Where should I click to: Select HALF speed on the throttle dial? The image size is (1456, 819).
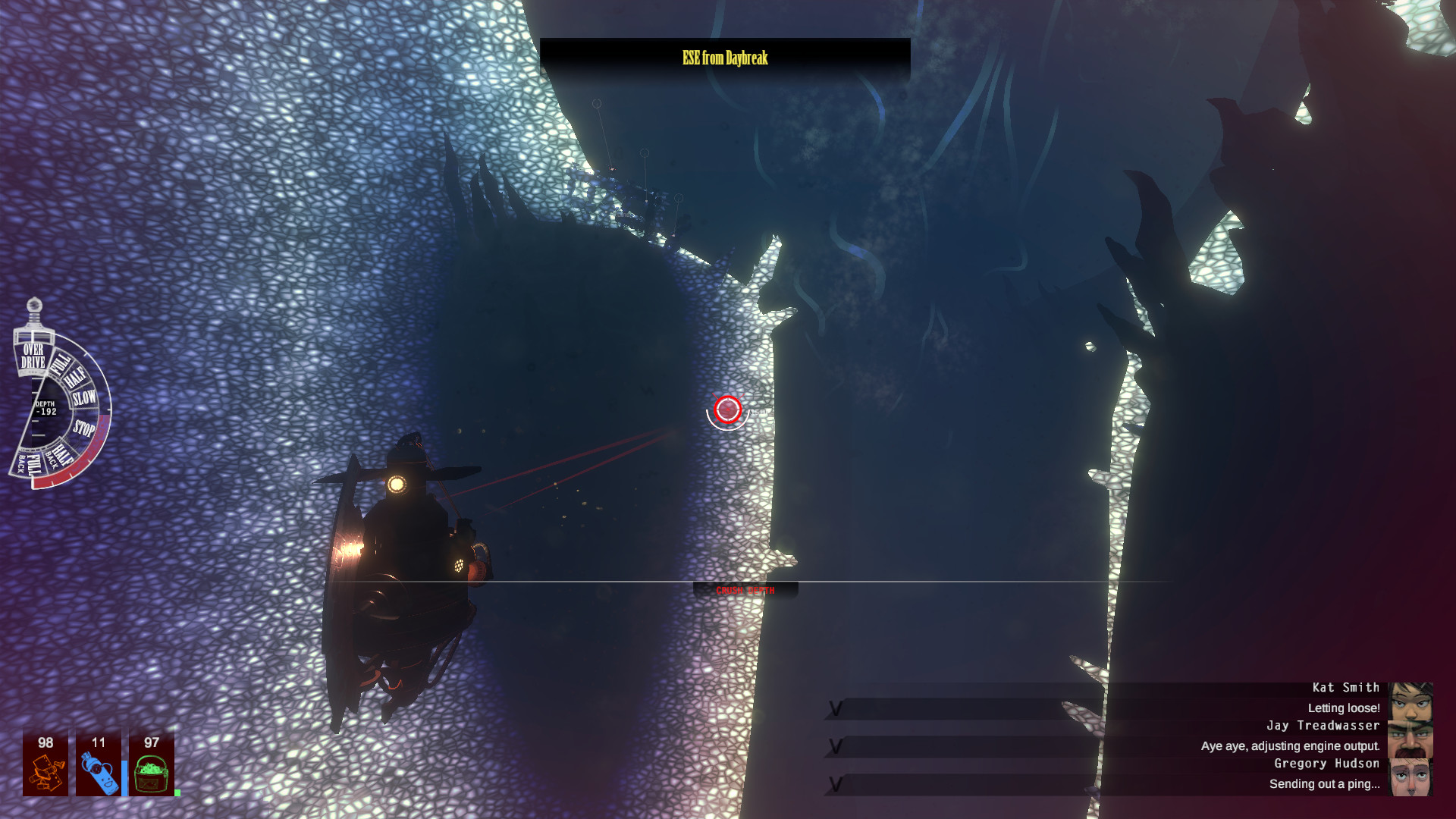coord(76,377)
